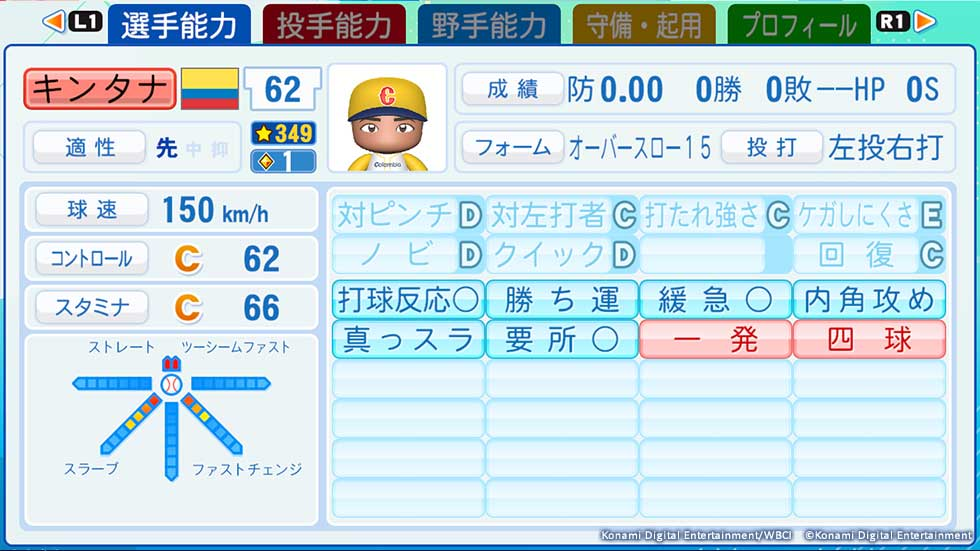The image size is (980, 551).
Task: Click the 内角攻め ability cell
Action: (869, 299)
